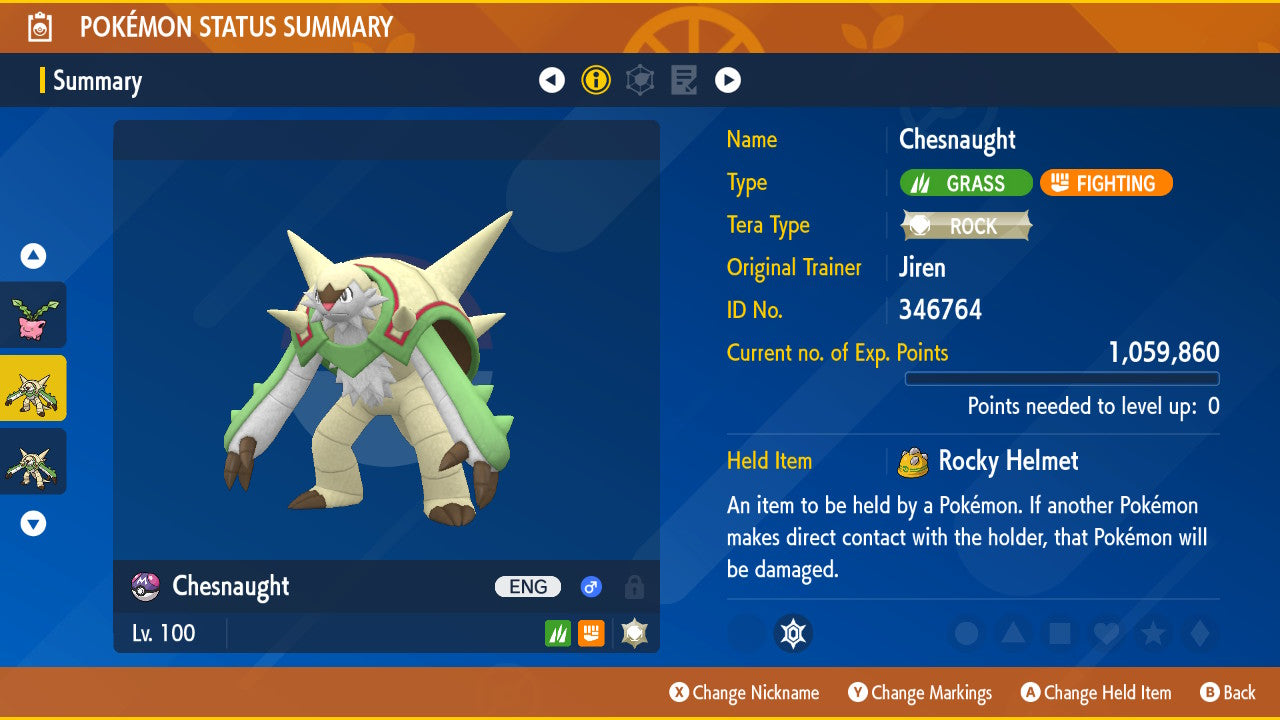
Task: Toggle the diamond marking
Action: point(1197,633)
